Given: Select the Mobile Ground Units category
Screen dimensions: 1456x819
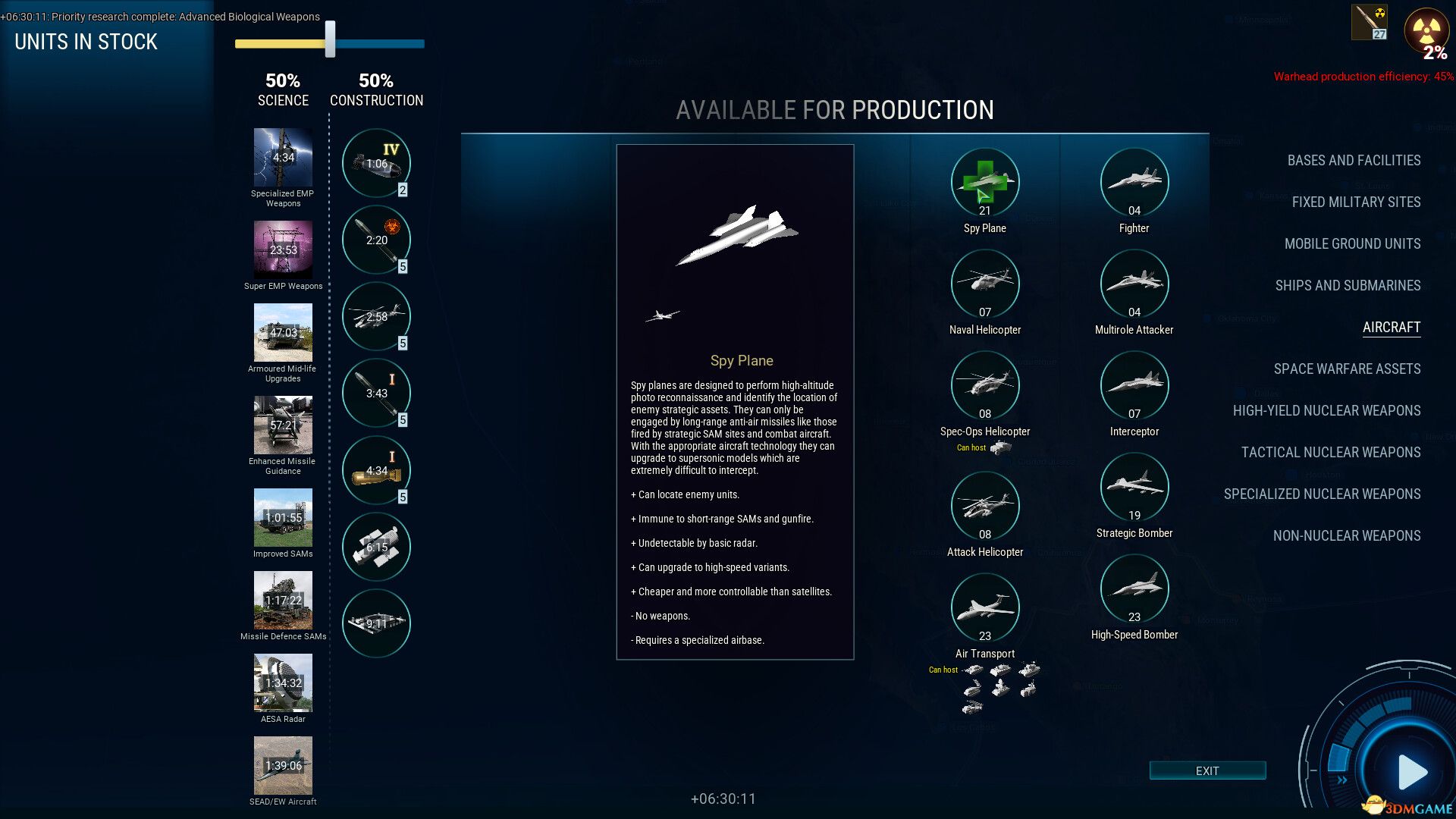Looking at the screenshot, I should (x=1353, y=244).
